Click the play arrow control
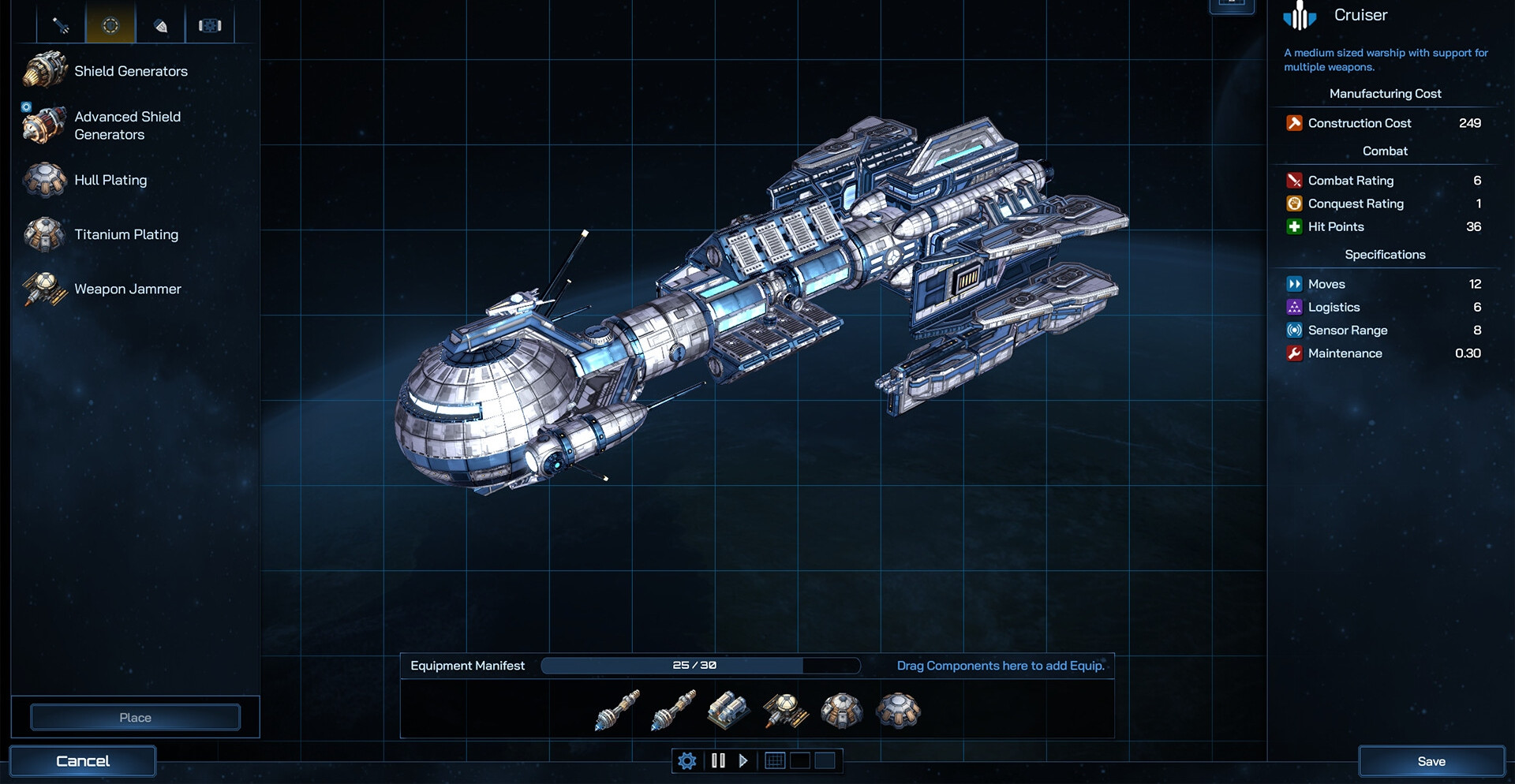This screenshot has height=784, width=1515. click(743, 761)
